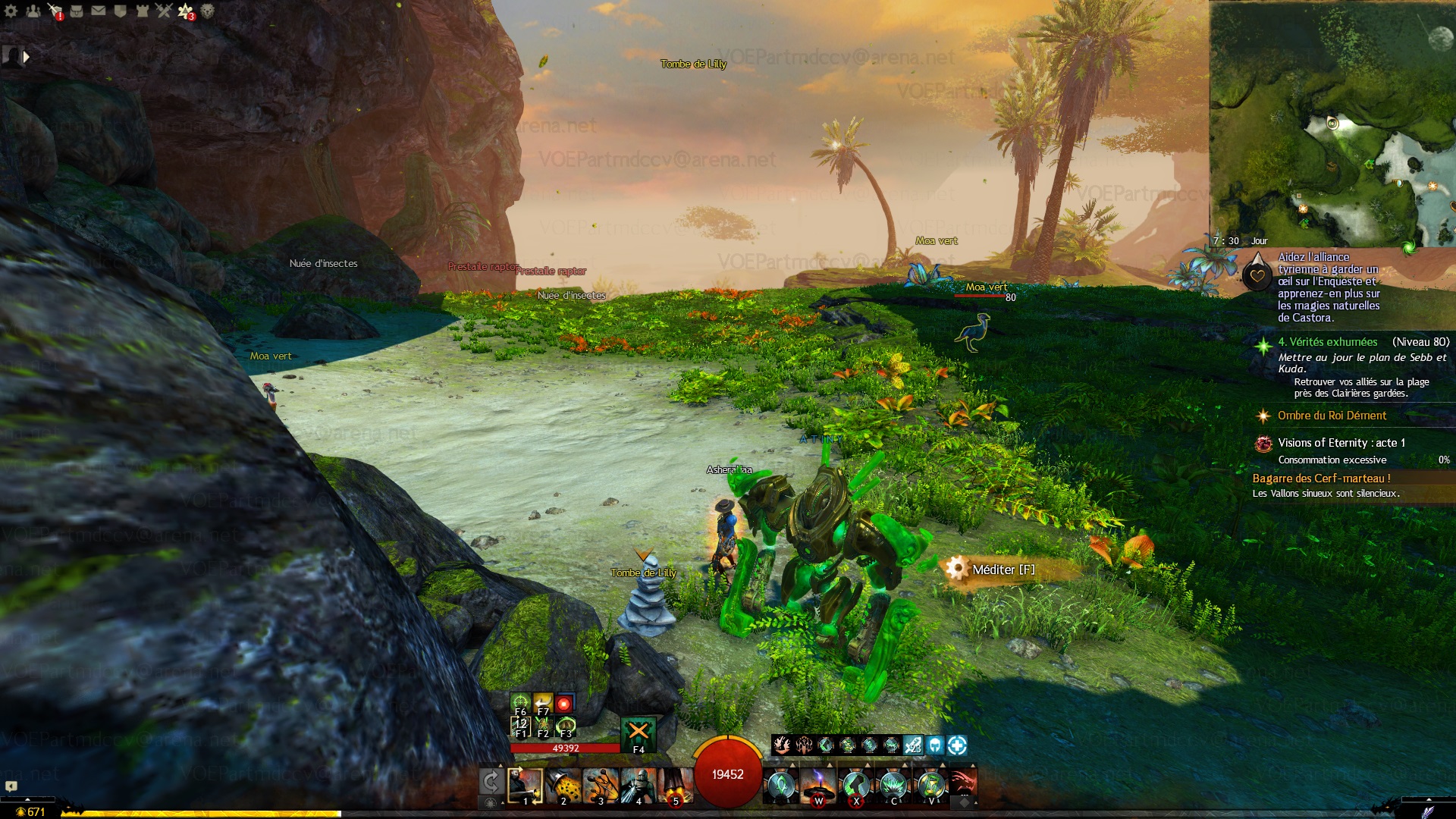Select the Visions of Eternity acte 1 tracker

(x=1341, y=443)
